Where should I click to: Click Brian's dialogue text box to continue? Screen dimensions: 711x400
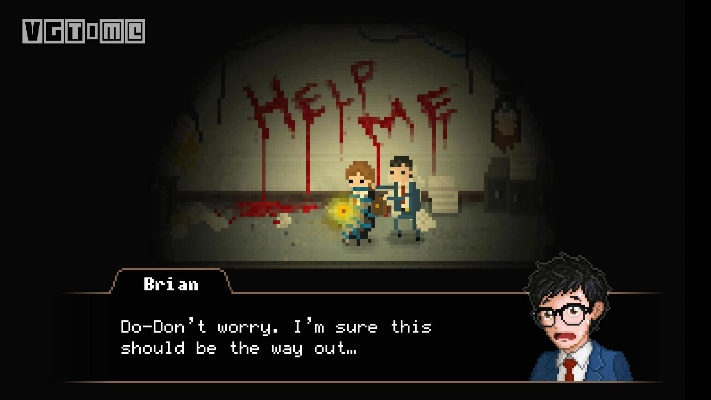(300, 338)
